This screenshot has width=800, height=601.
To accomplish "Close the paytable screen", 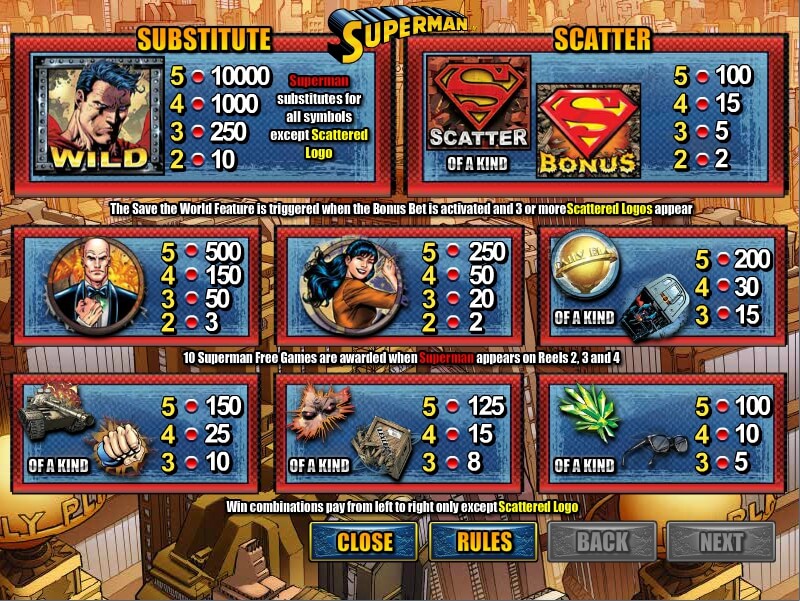I will point(364,542).
